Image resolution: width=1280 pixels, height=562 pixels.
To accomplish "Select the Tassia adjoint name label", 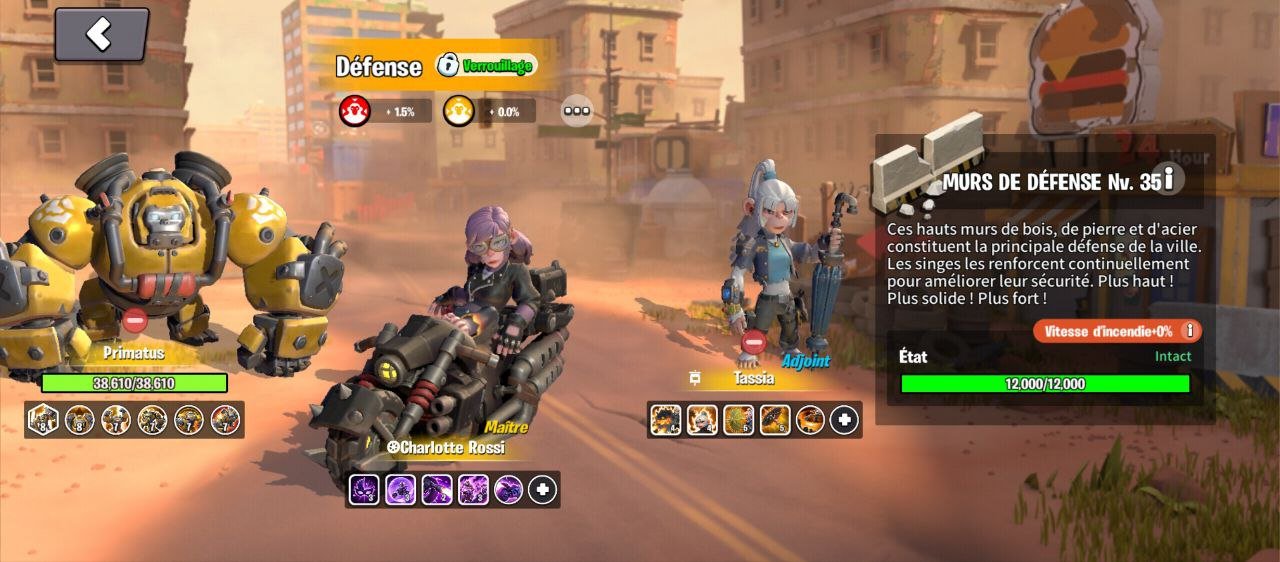I will 753,379.
